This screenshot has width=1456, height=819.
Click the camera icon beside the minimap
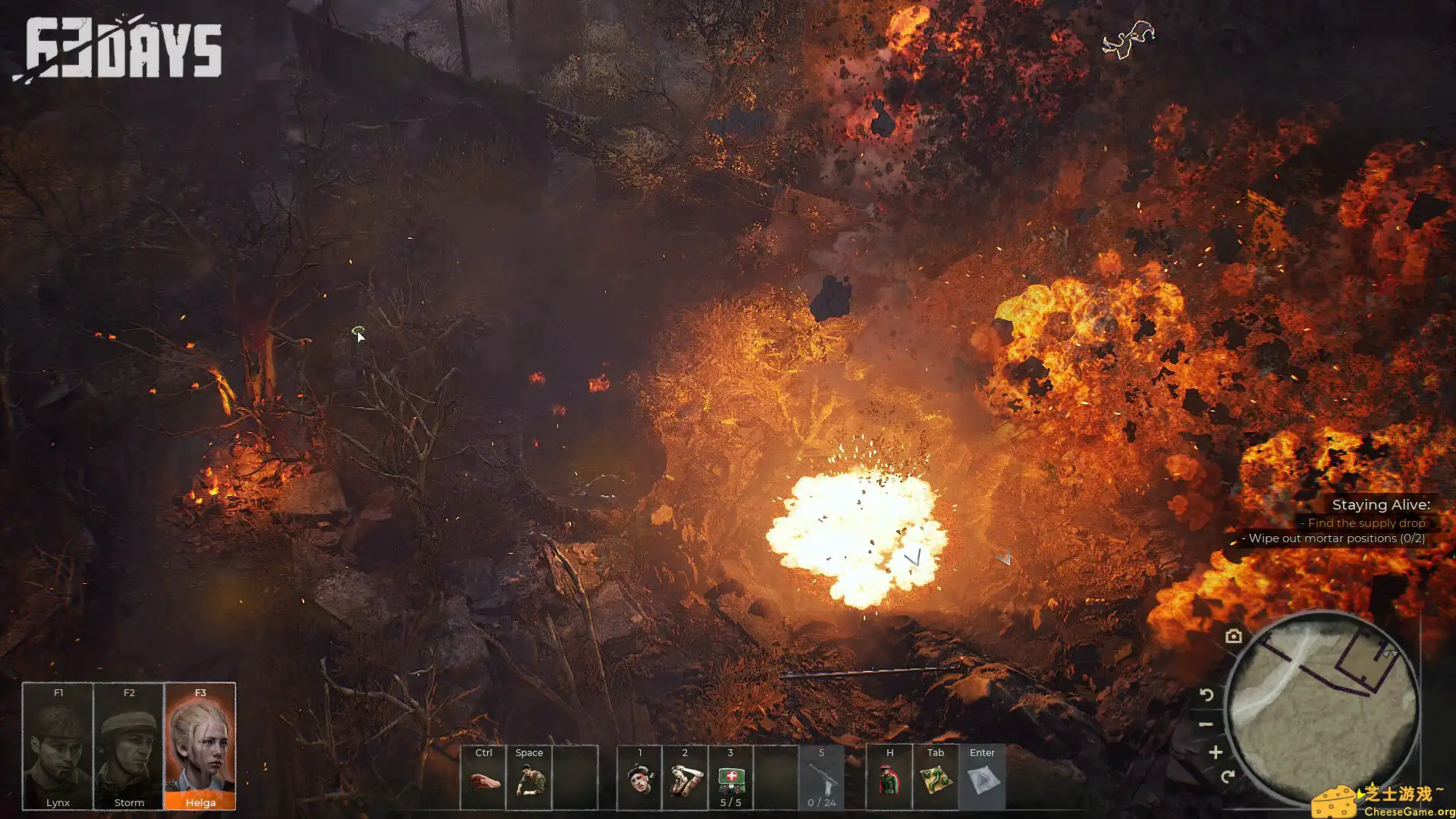click(x=1234, y=636)
